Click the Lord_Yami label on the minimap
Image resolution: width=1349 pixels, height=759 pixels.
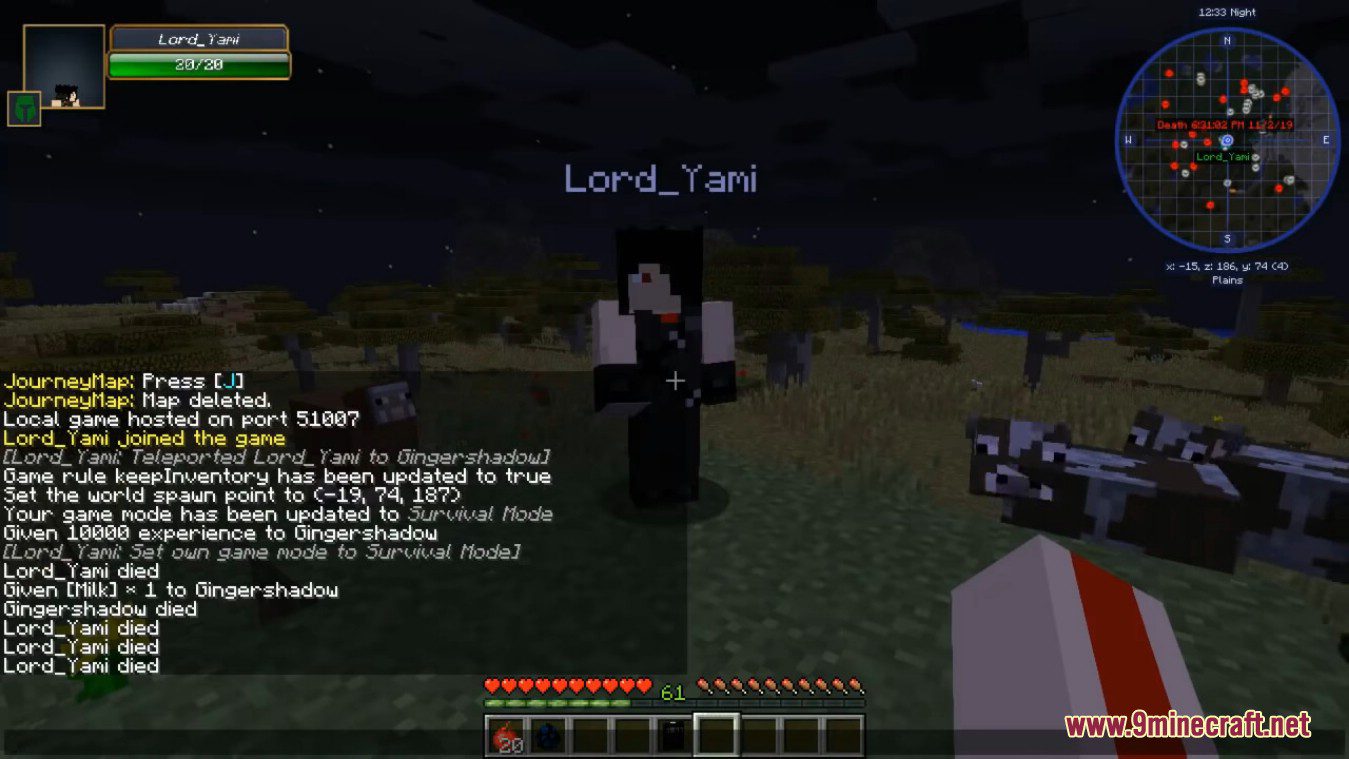click(x=1222, y=158)
